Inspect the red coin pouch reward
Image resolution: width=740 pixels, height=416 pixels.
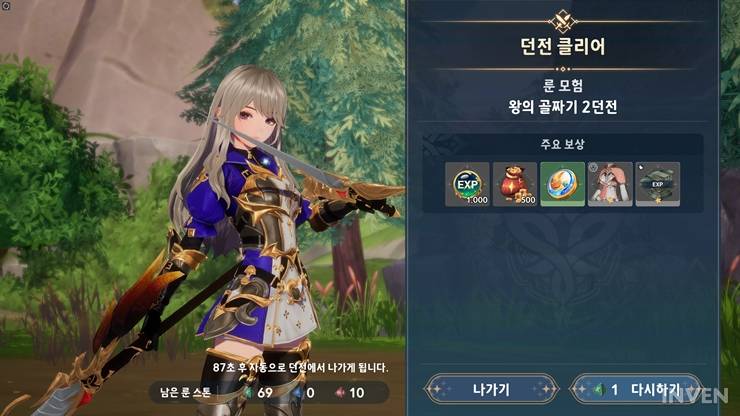(515, 184)
